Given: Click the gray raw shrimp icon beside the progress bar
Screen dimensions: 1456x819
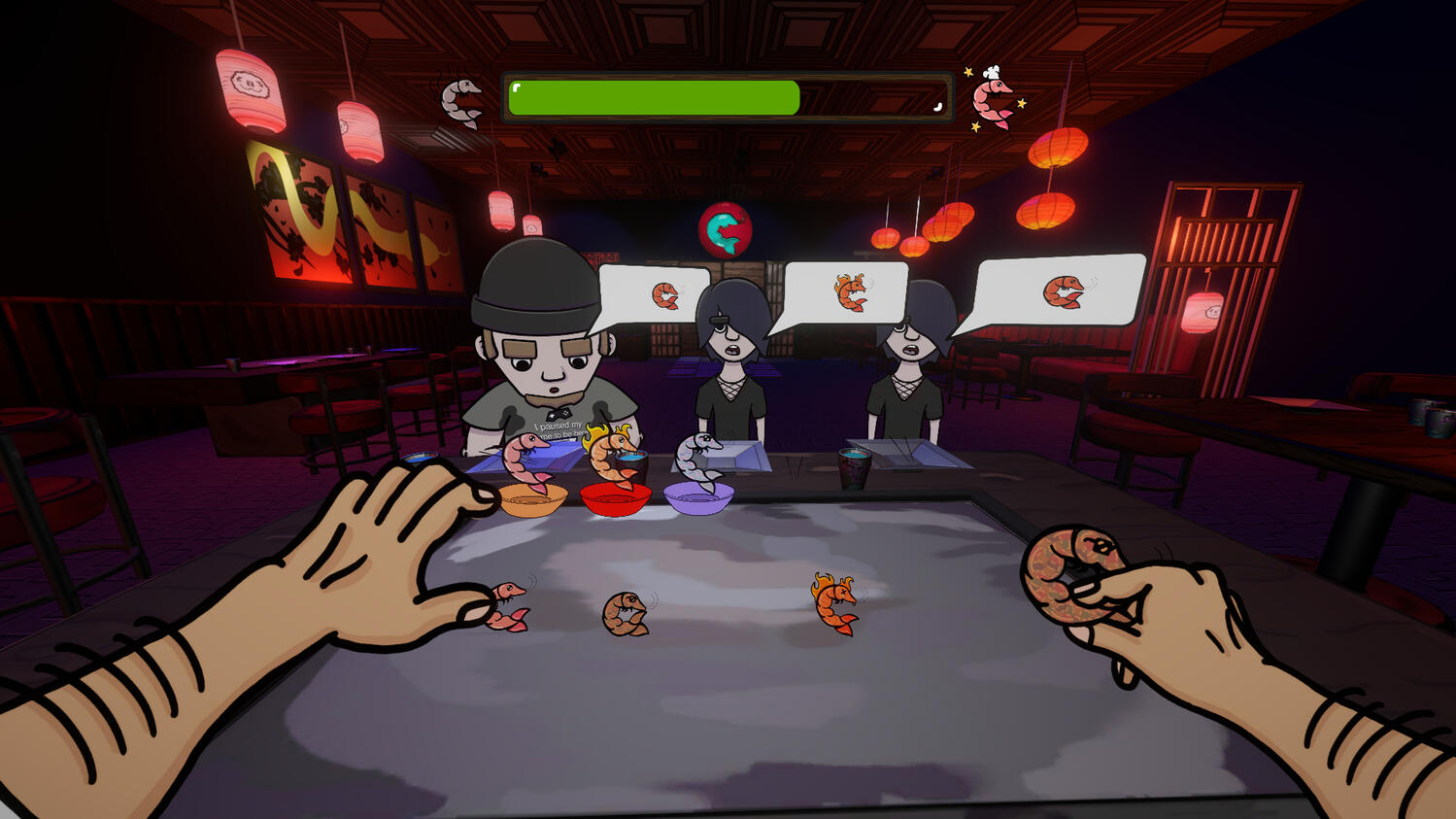Looking at the screenshot, I should click(461, 102).
